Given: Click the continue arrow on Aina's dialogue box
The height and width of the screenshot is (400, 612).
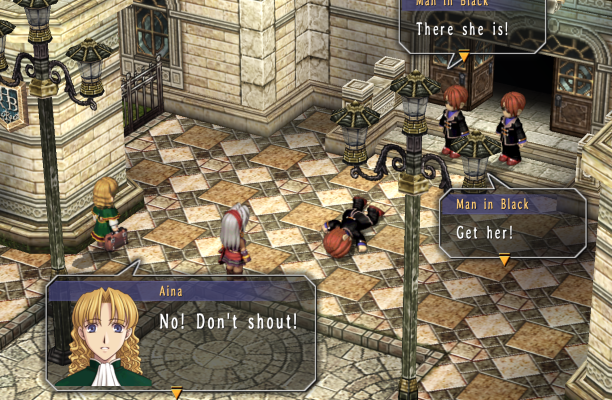Looking at the screenshot, I should click(177, 392).
